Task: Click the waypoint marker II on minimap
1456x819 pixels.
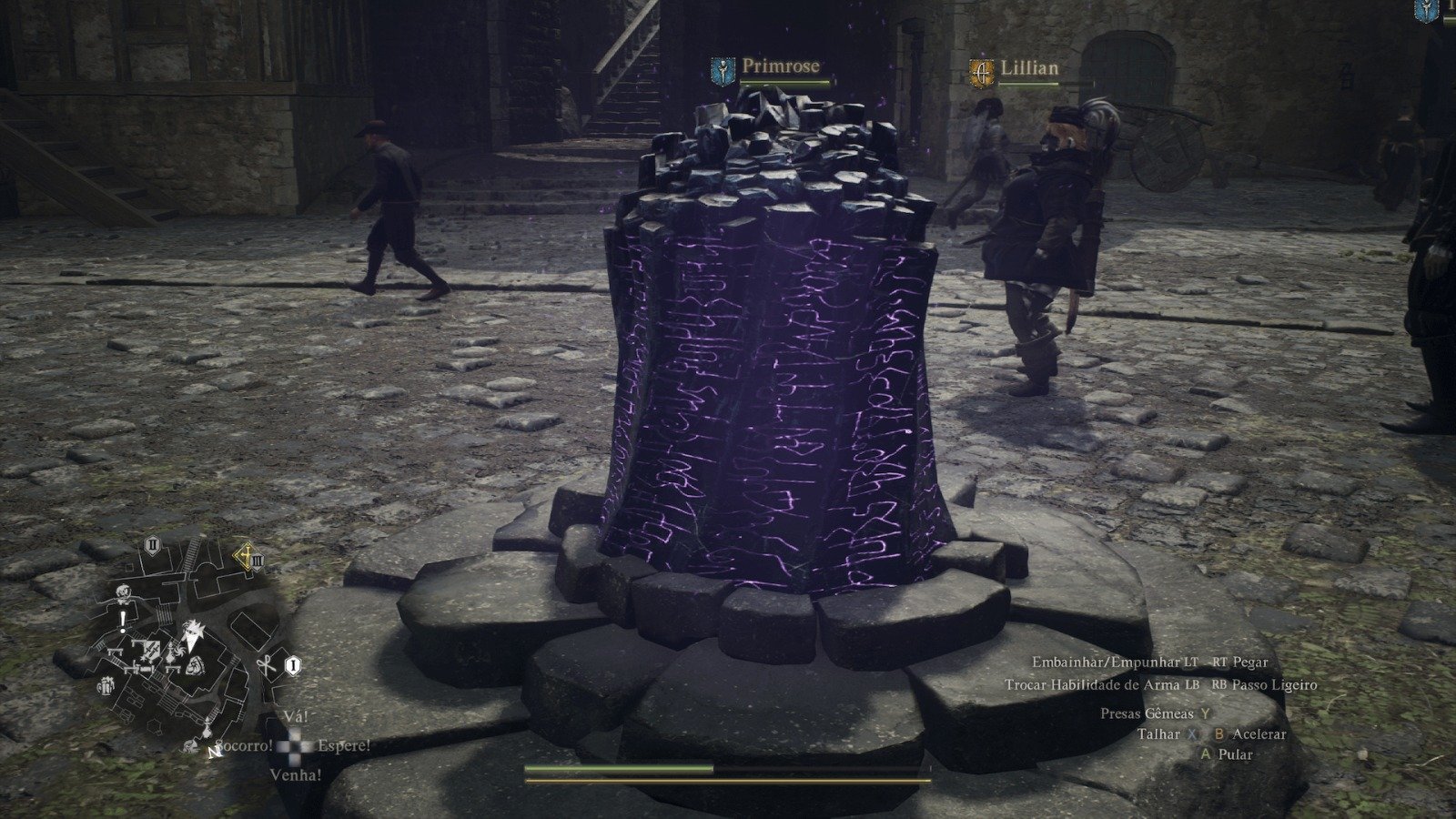Action: (152, 544)
